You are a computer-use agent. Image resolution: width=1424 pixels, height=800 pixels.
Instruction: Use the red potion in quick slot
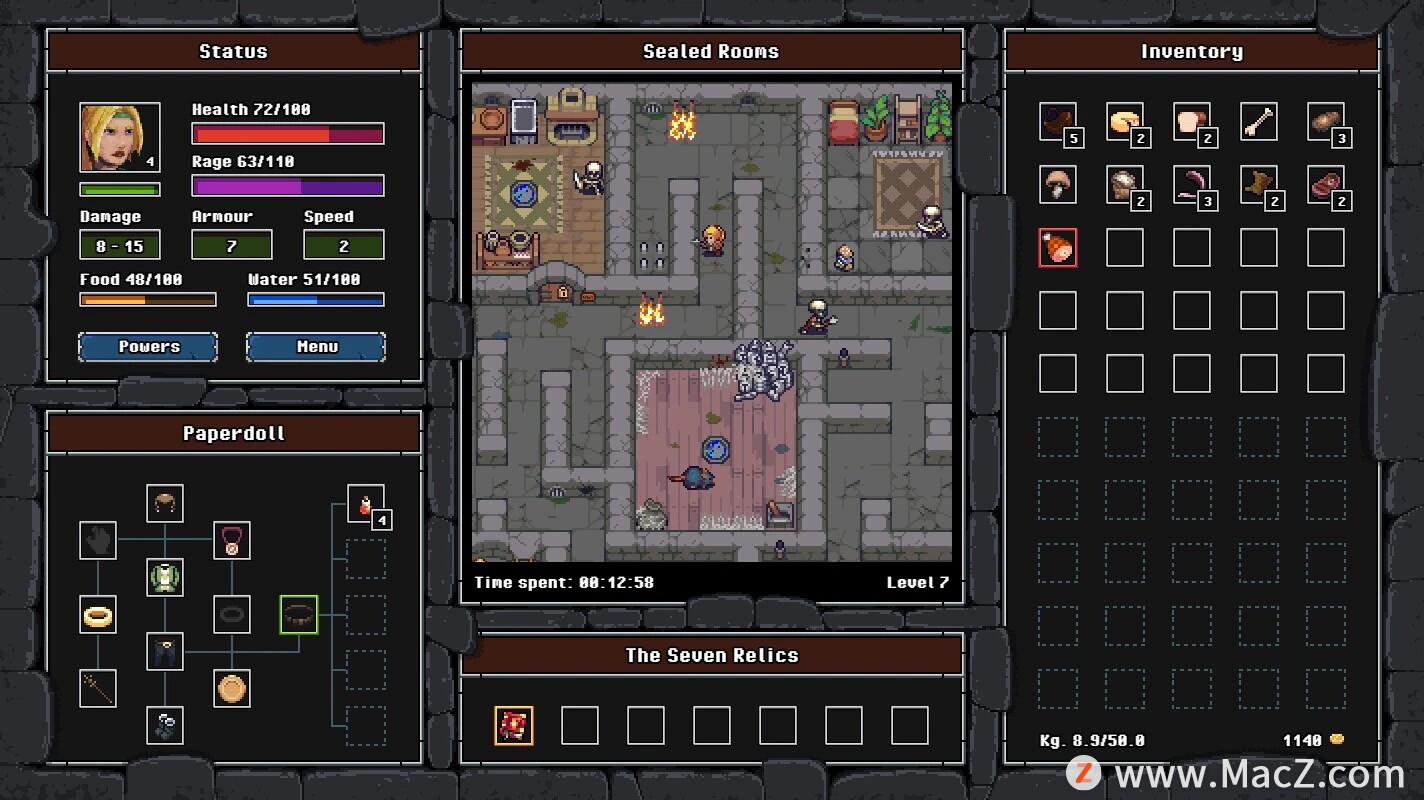click(x=365, y=503)
